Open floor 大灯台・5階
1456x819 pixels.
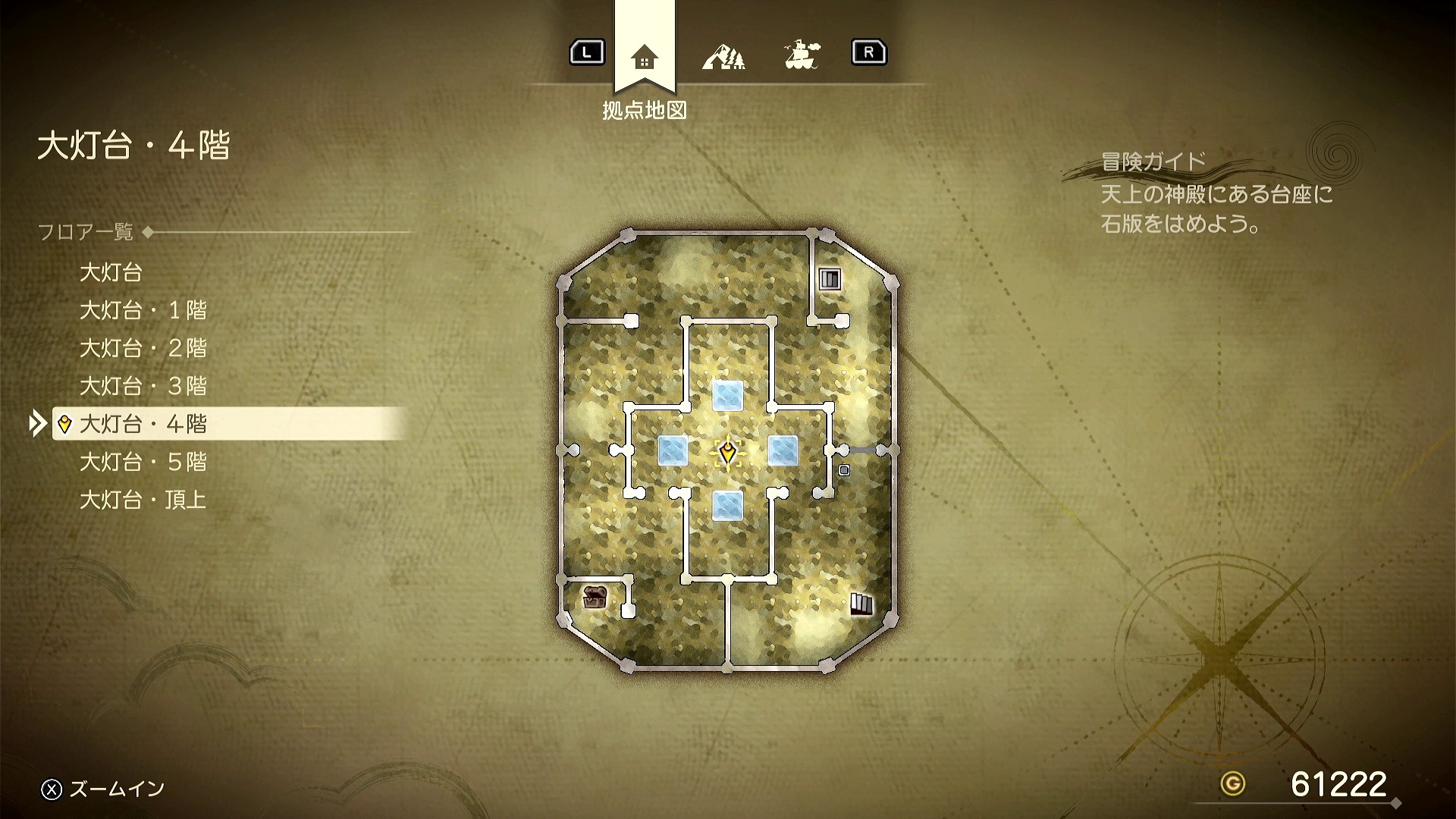coord(143,462)
